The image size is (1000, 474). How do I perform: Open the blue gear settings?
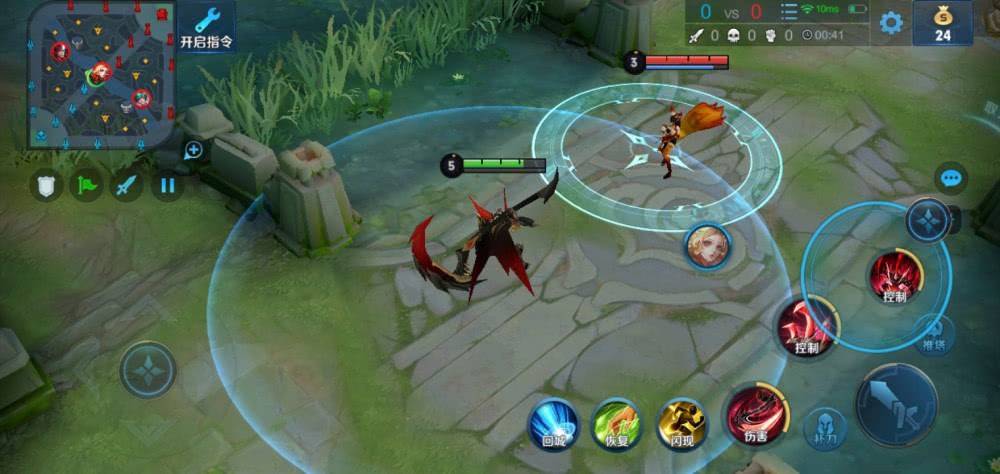point(890,23)
